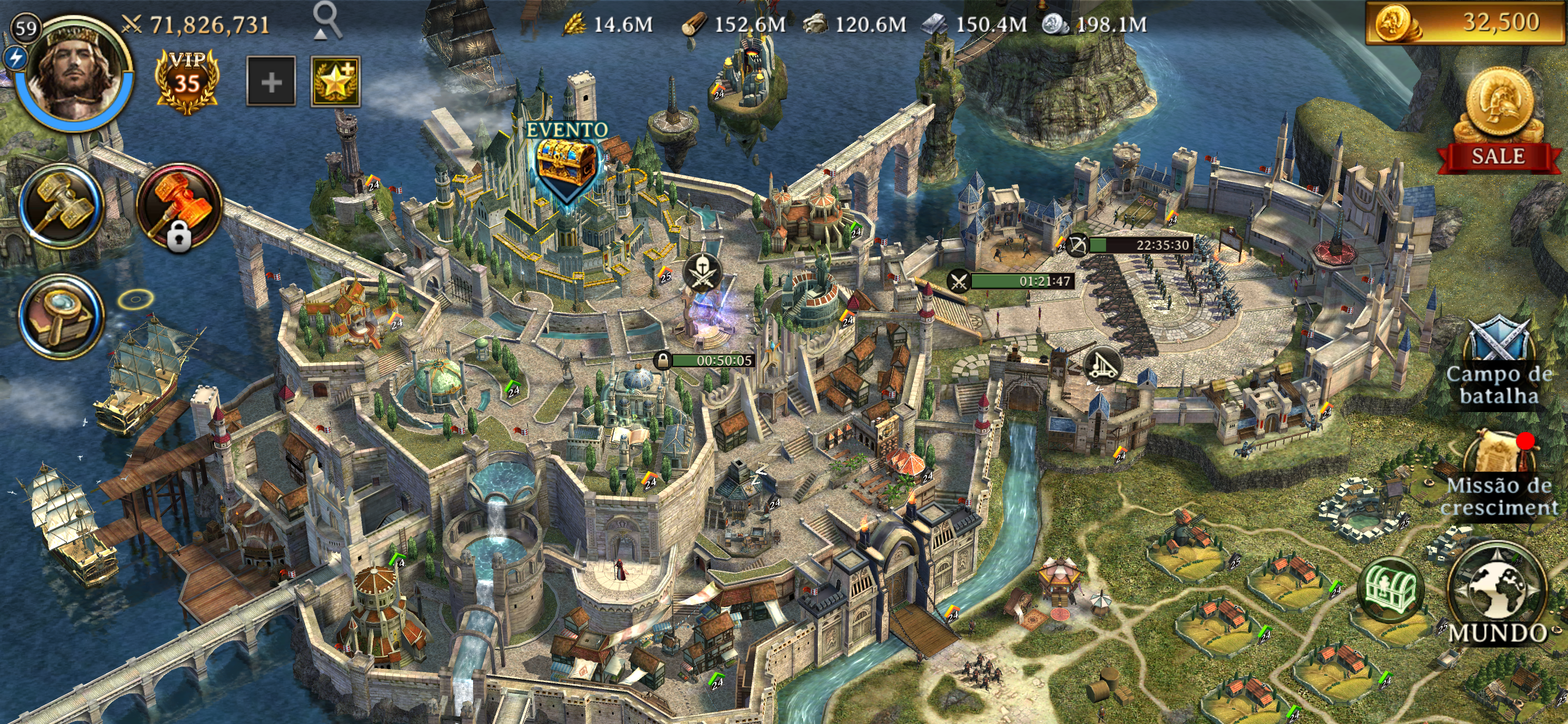1568x724 pixels.
Task: Tap the siege catapult icon bubble
Action: tap(1102, 365)
